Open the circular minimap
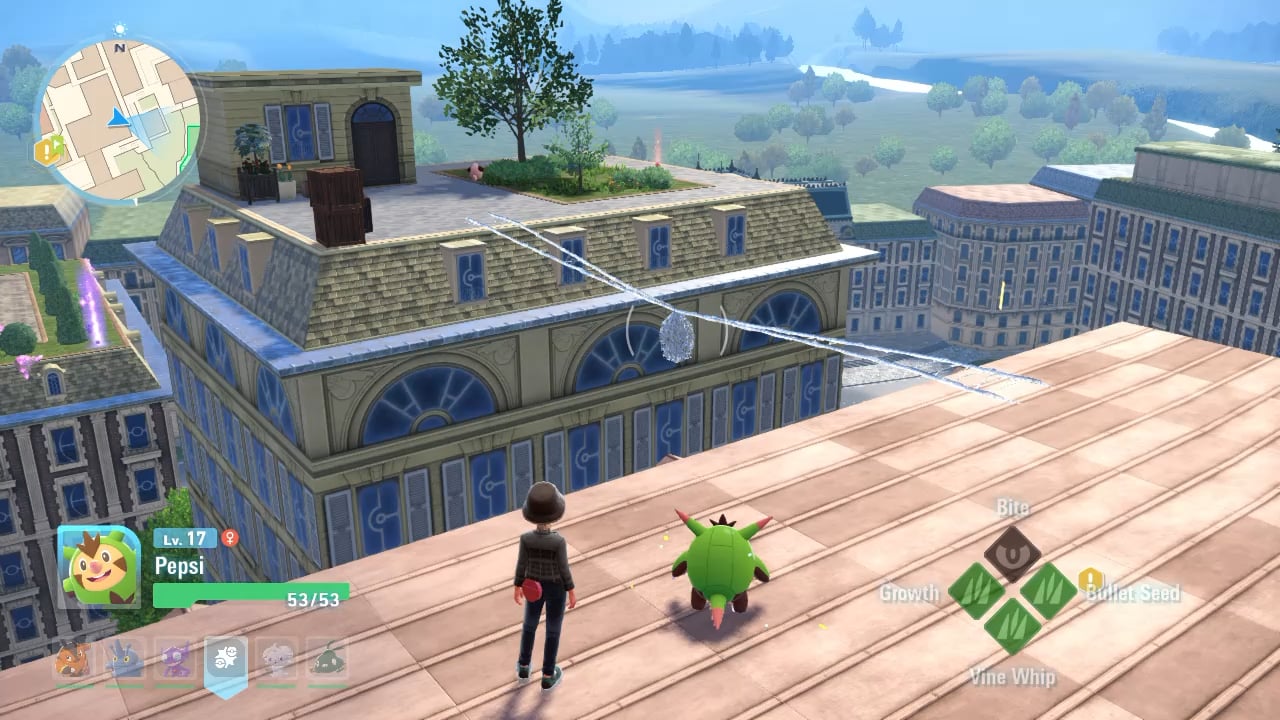This screenshot has height=720, width=1280. point(118,119)
